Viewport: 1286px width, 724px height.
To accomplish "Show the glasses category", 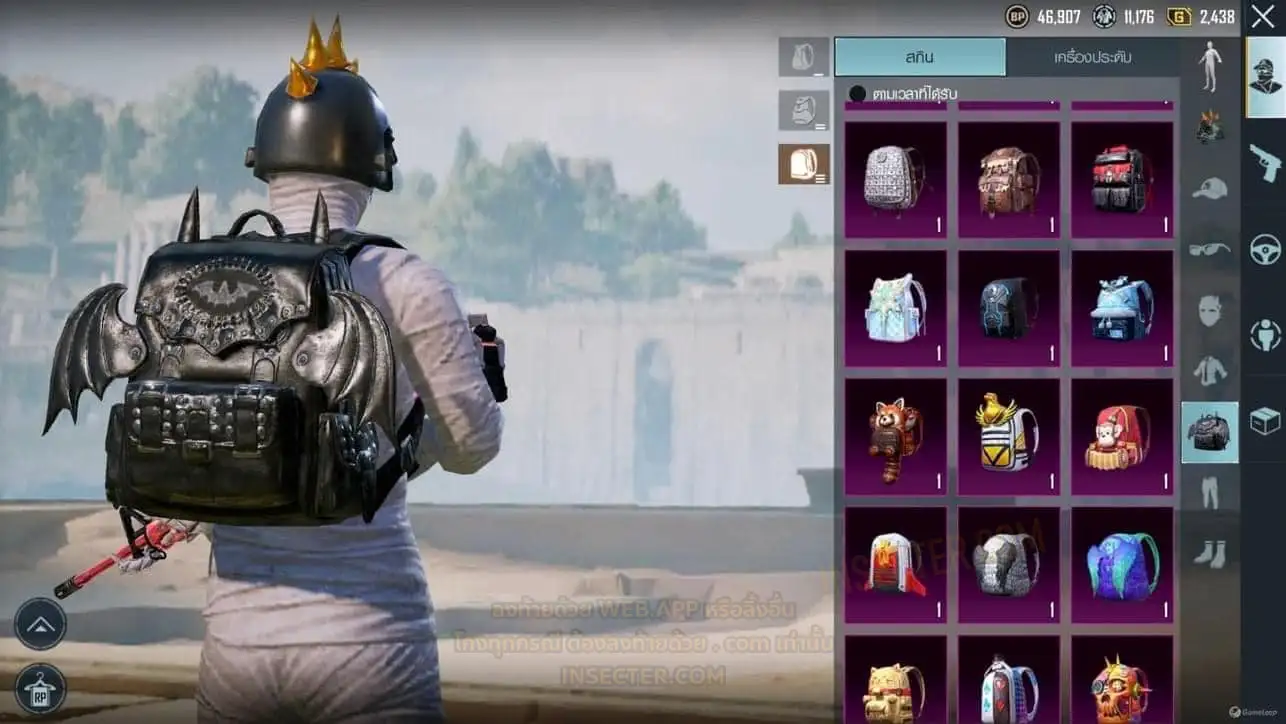I will point(1210,249).
